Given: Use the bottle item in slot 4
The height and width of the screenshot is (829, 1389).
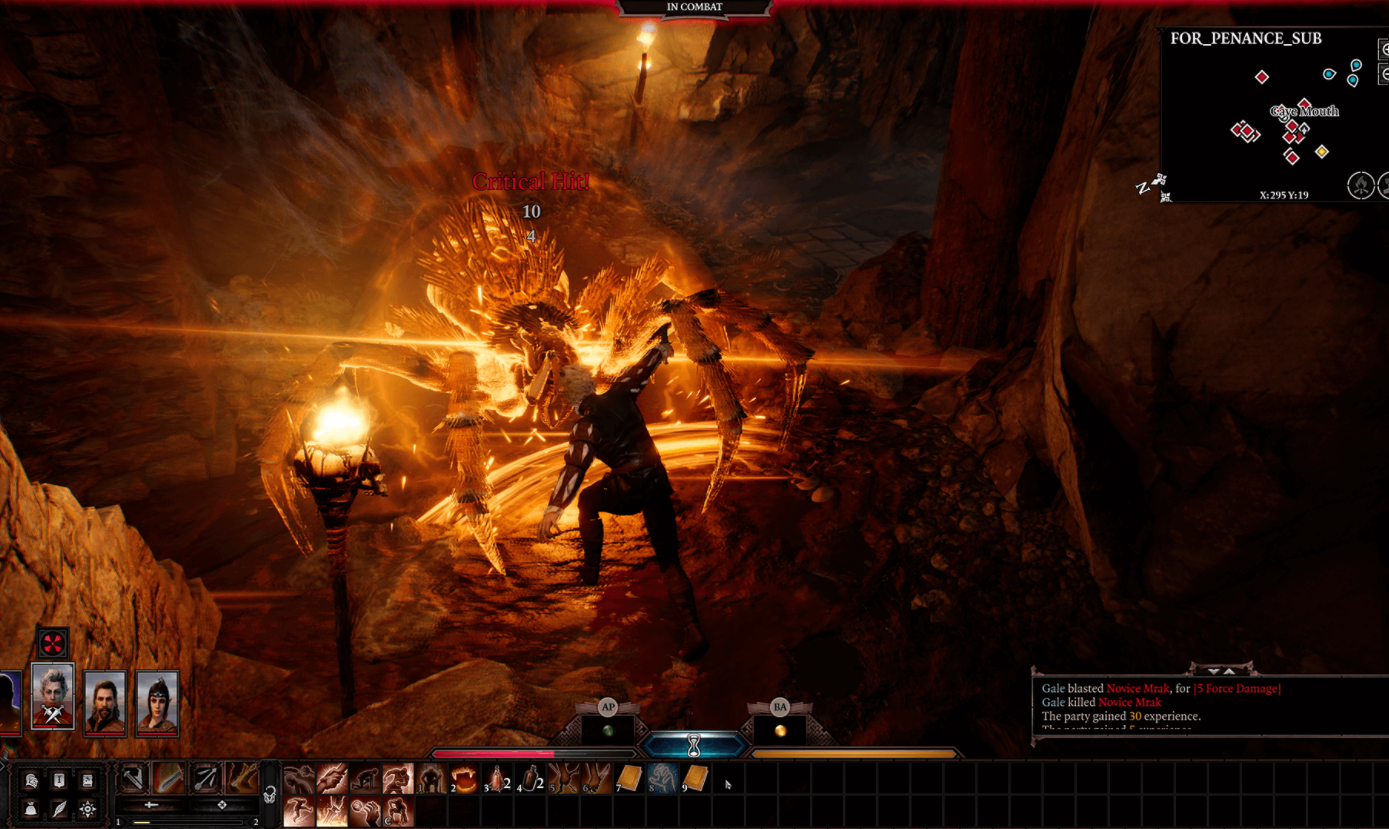Looking at the screenshot, I should point(530,778).
